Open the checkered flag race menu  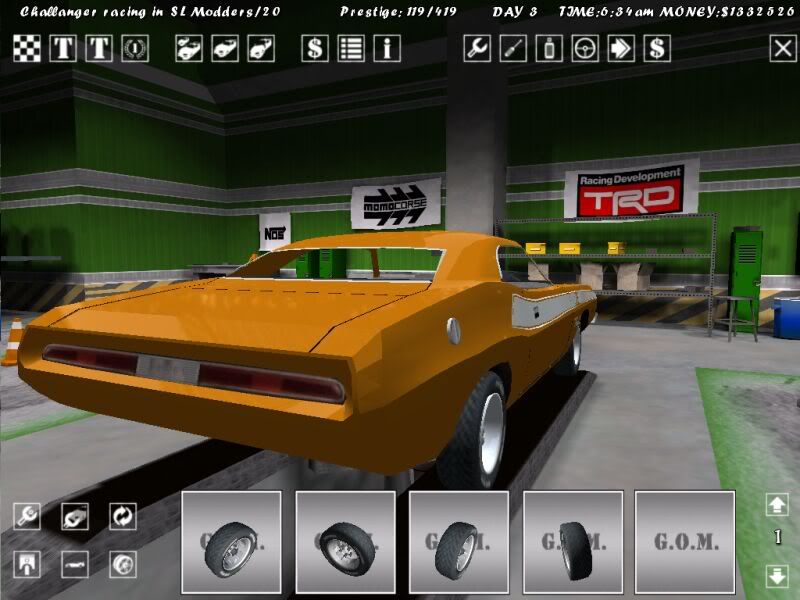pyautogui.click(x=27, y=48)
